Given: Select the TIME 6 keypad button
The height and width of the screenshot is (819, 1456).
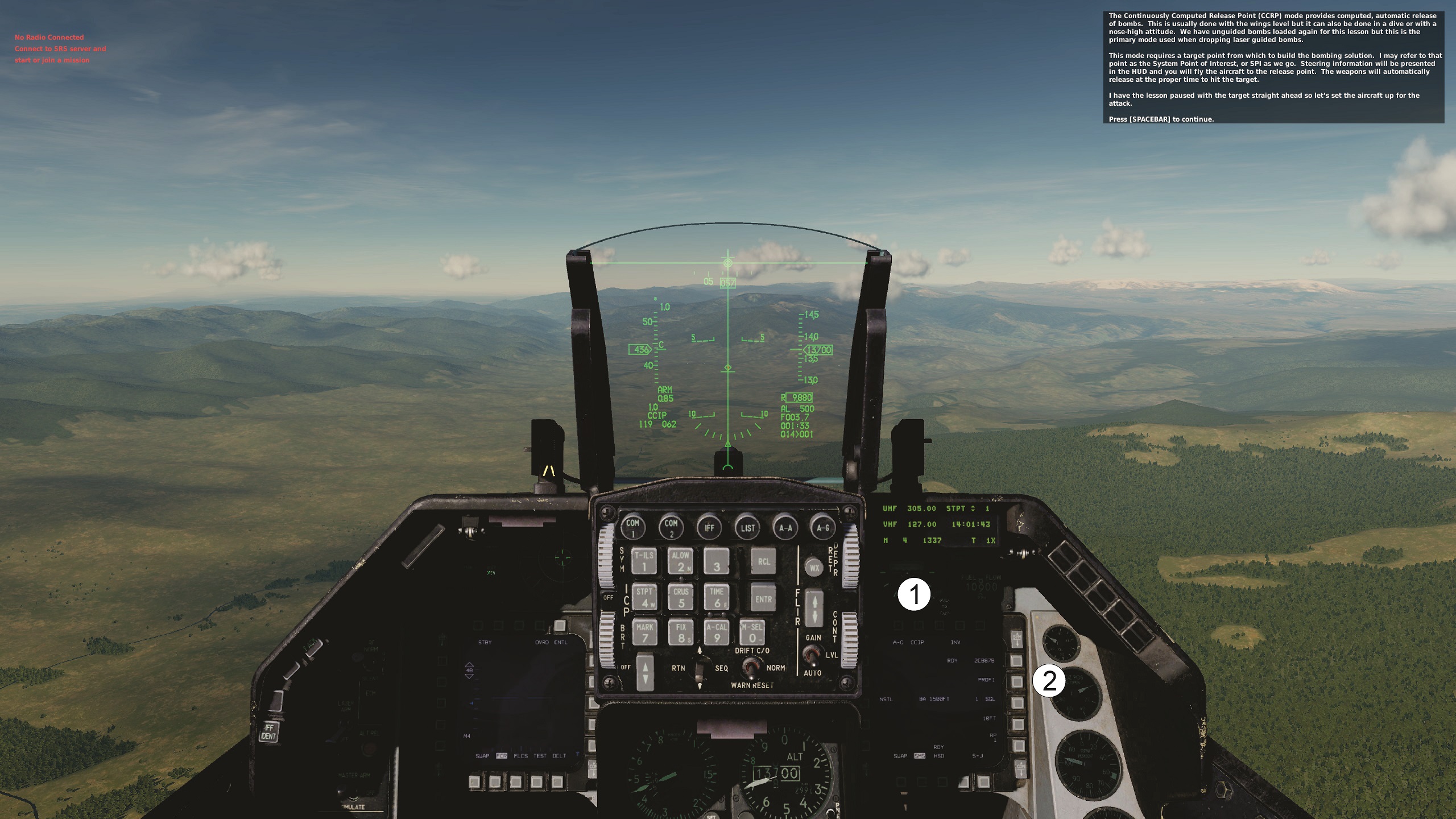Looking at the screenshot, I should point(717,597).
